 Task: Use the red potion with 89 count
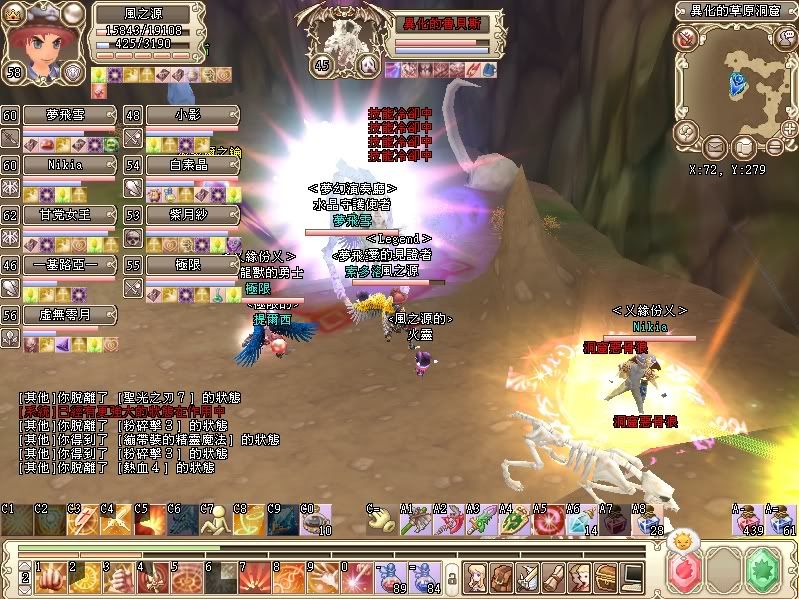(x=386, y=575)
